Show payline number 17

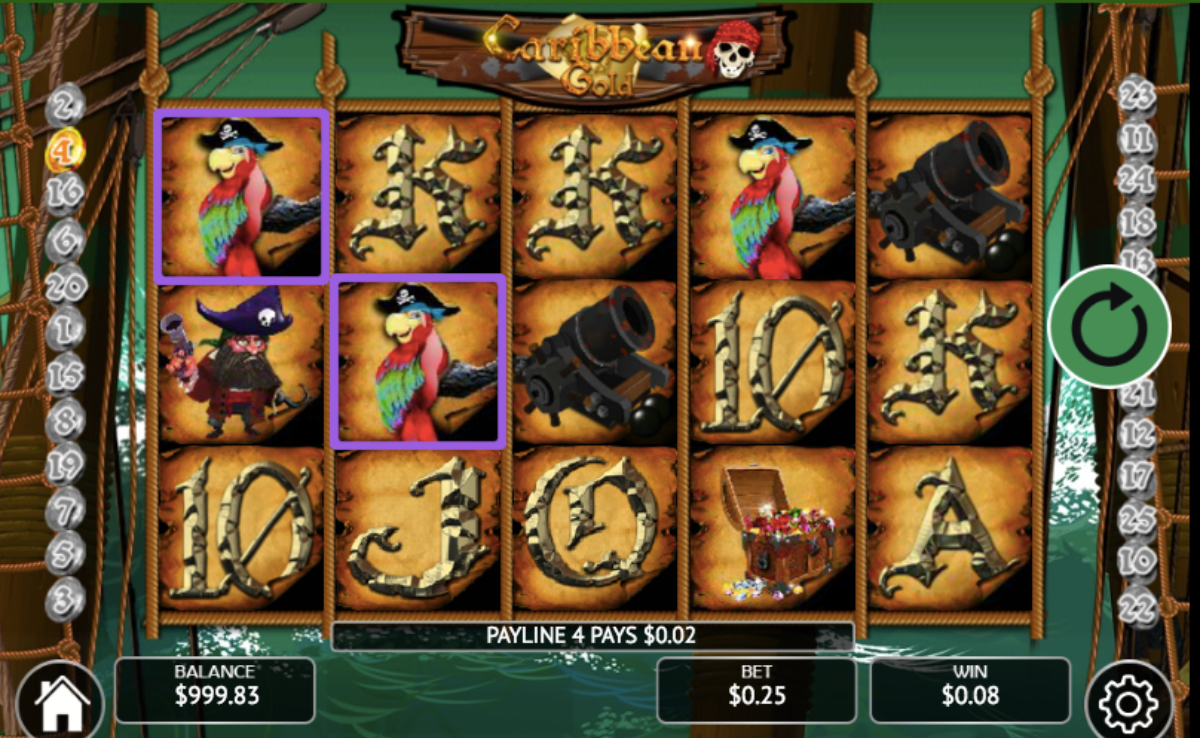click(1137, 476)
